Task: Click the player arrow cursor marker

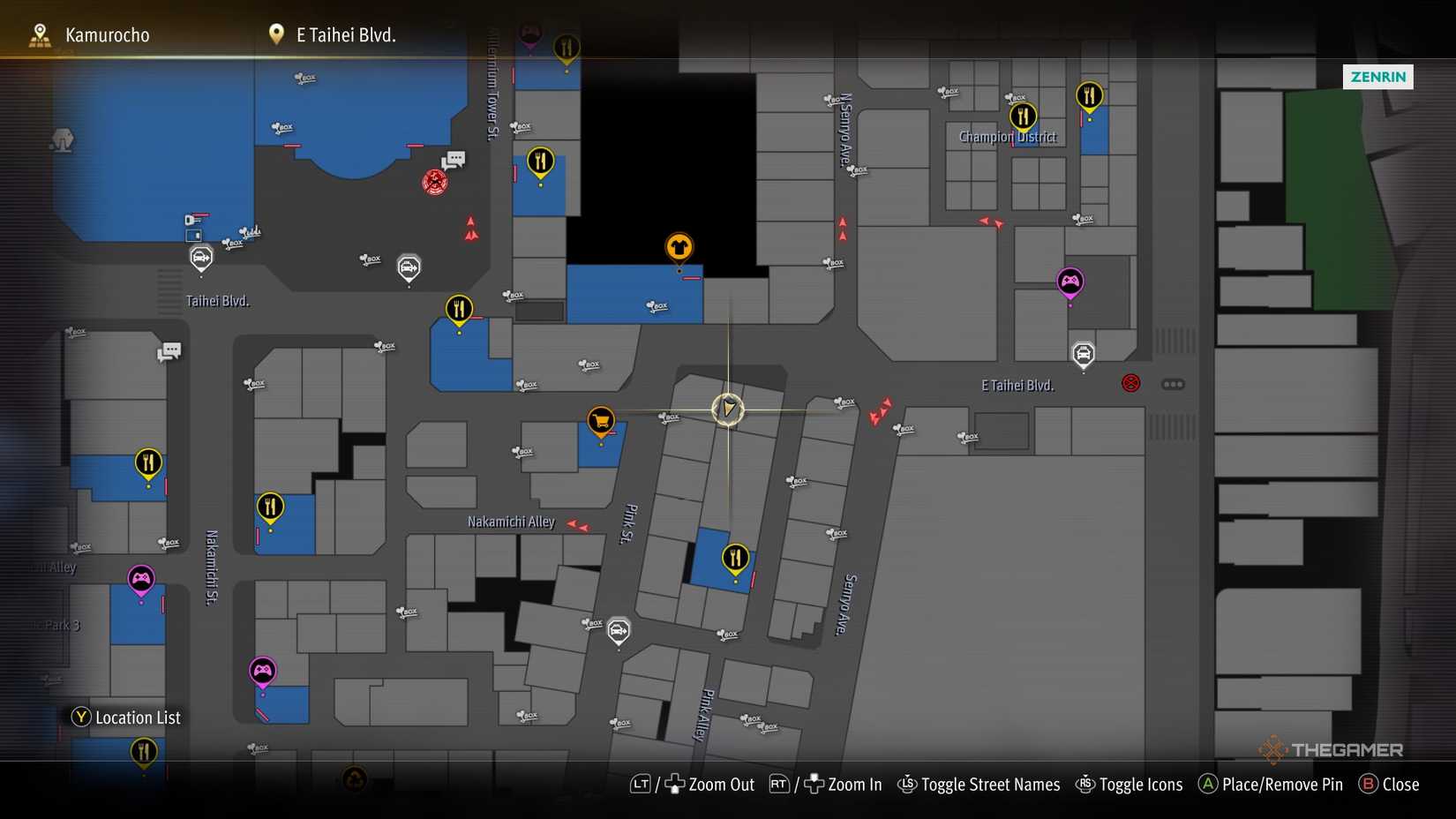Action: click(728, 409)
